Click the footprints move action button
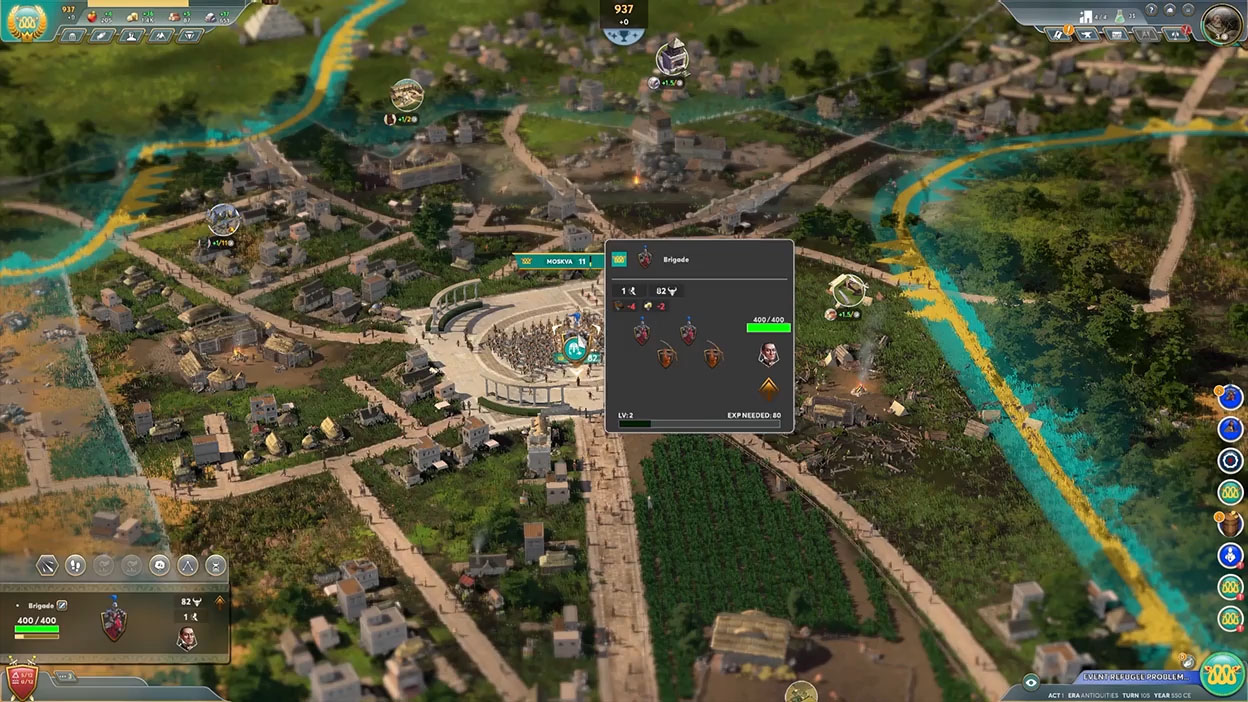Viewport: 1248px width, 702px height. (75, 566)
